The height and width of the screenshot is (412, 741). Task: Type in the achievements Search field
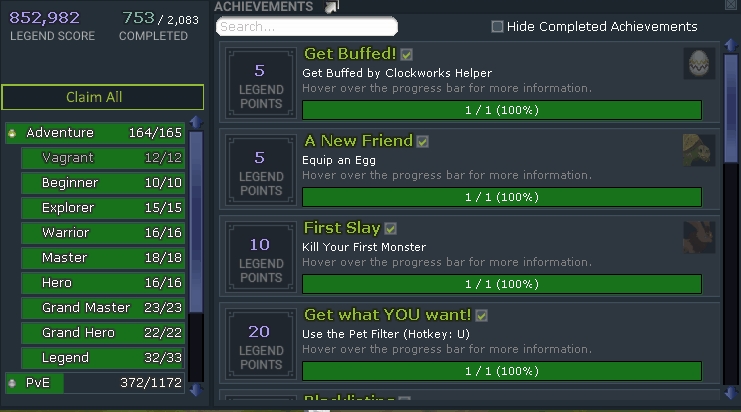click(307, 26)
